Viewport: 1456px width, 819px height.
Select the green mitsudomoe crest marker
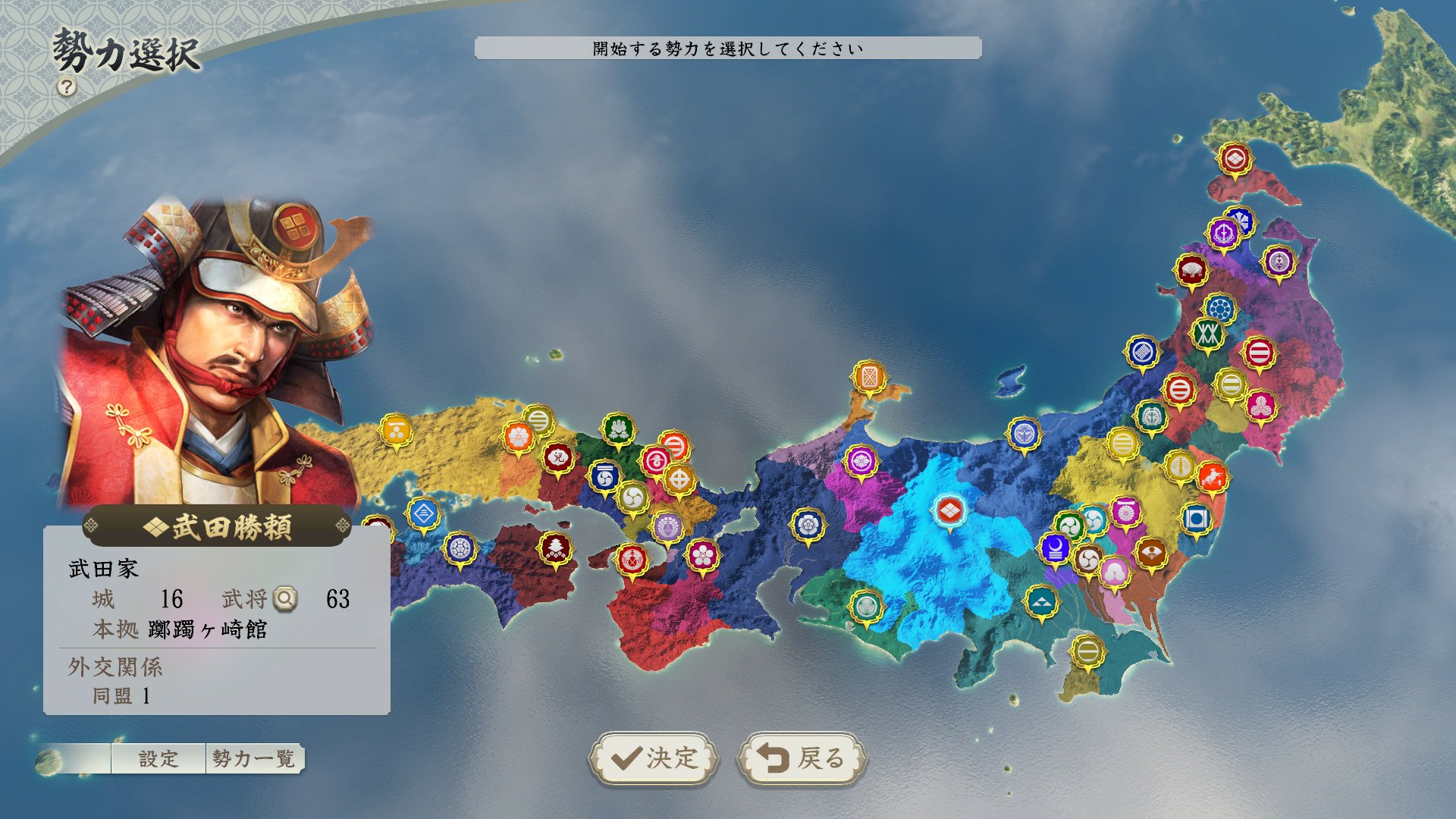[1069, 526]
